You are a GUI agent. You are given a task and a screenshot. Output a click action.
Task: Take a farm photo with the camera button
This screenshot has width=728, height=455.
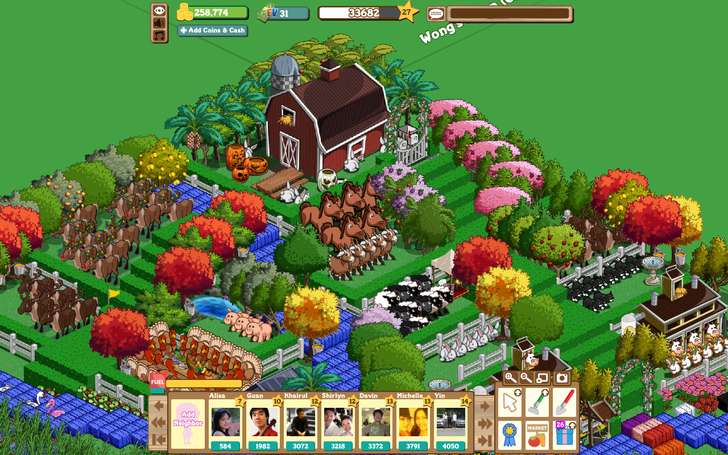[561, 378]
